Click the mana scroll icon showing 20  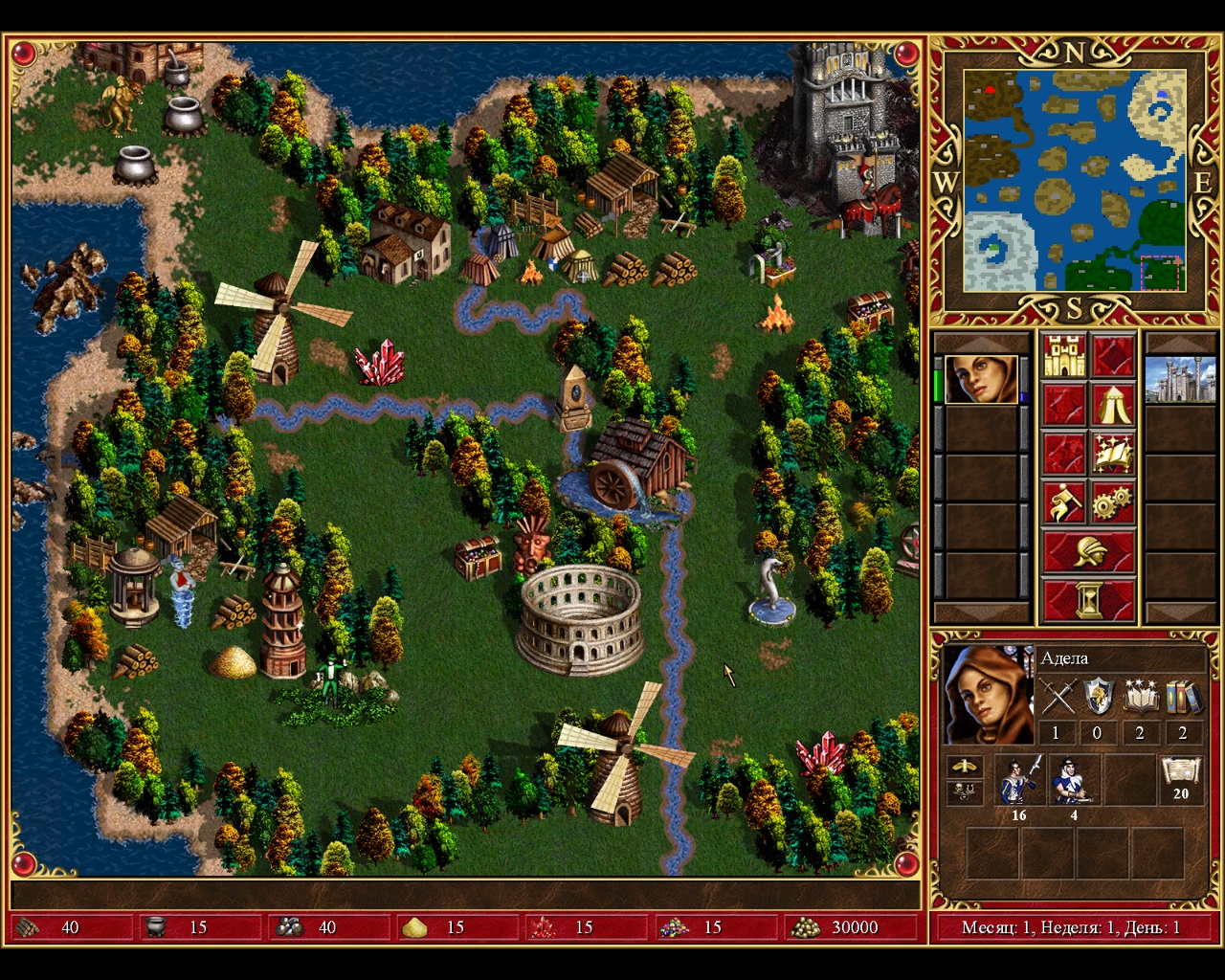[1181, 779]
